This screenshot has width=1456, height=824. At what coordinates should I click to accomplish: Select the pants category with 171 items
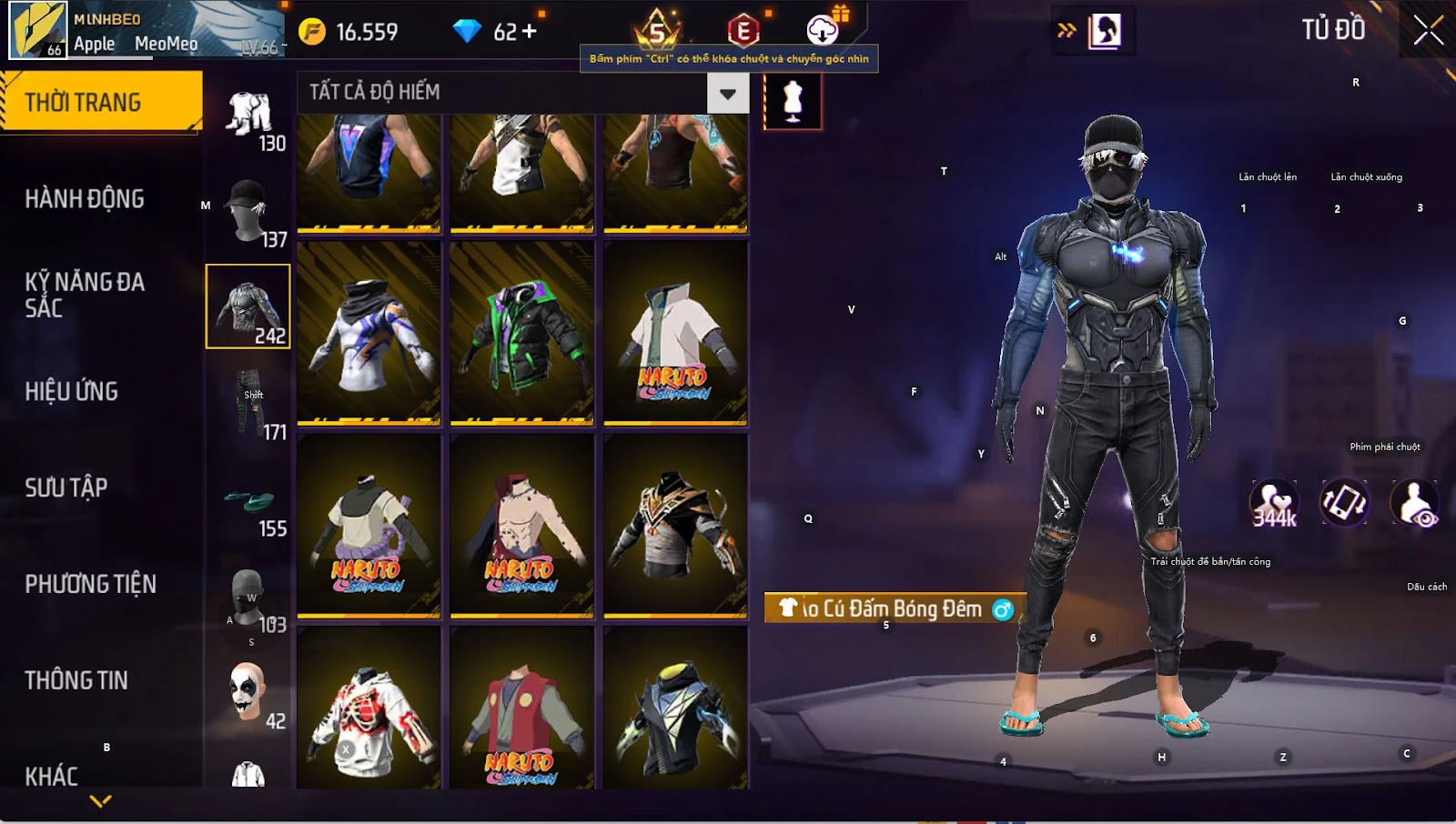point(248,403)
